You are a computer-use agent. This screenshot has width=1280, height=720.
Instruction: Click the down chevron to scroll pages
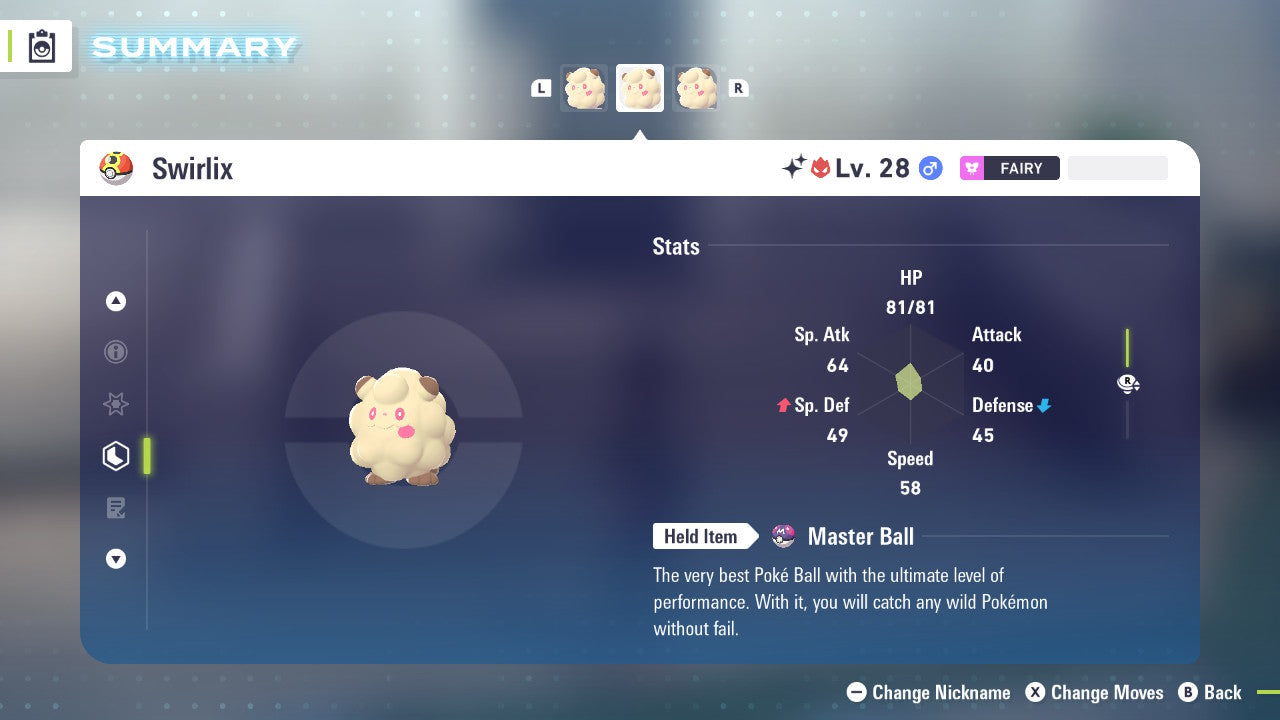115,559
